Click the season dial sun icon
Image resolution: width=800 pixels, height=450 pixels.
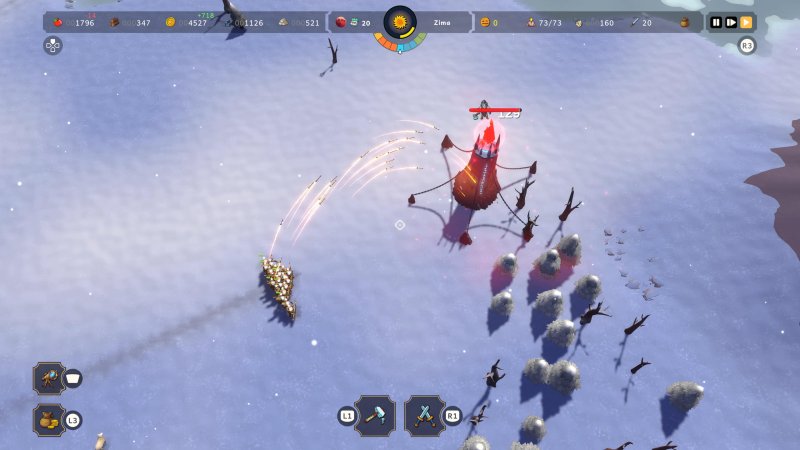click(400, 22)
